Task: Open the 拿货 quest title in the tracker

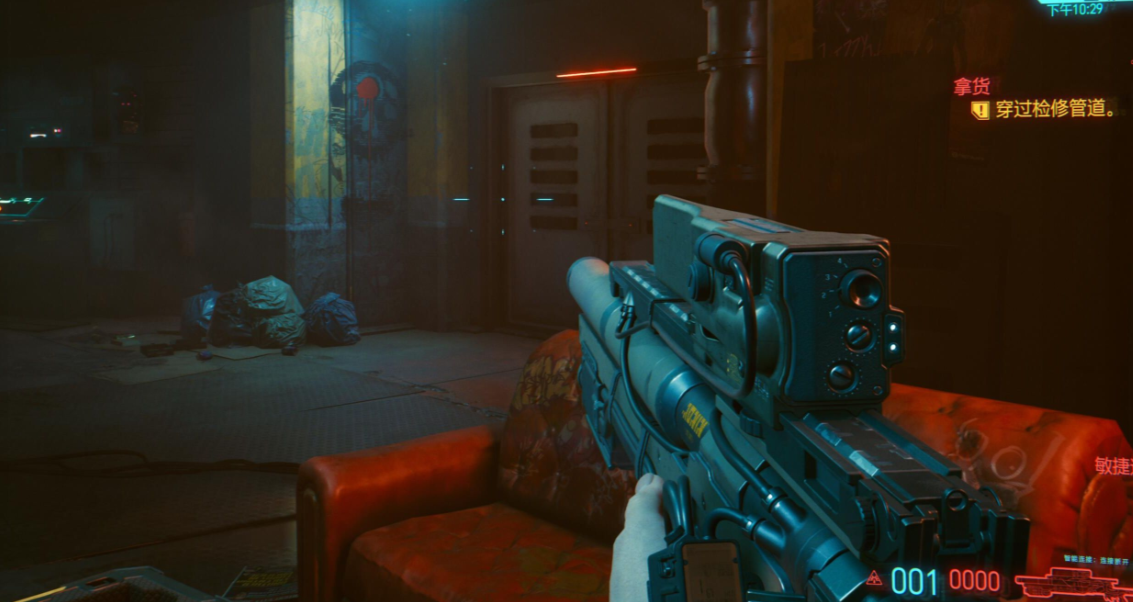Action: (x=976, y=87)
